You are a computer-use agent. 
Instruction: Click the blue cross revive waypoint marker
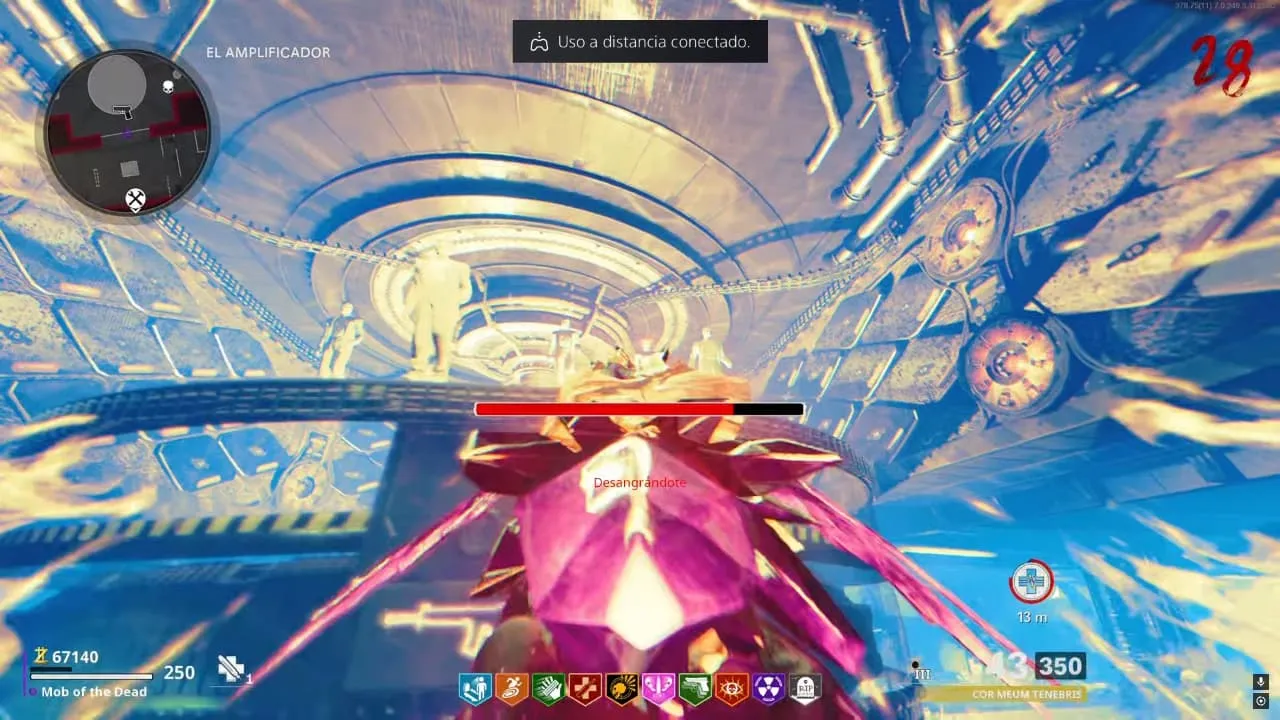click(x=1030, y=582)
